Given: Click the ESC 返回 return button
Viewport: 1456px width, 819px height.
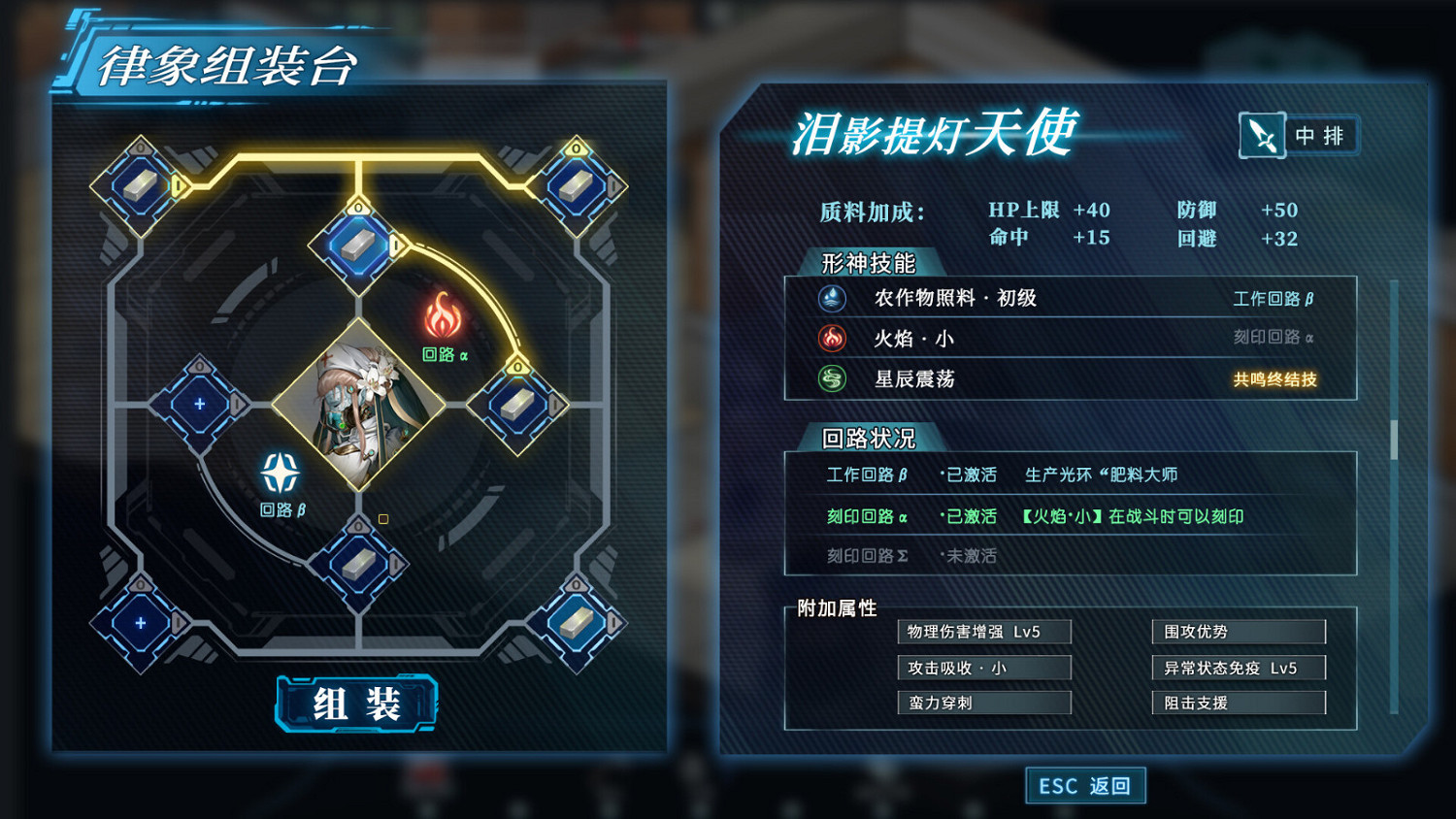Looking at the screenshot, I should pyautogui.click(x=1084, y=786).
